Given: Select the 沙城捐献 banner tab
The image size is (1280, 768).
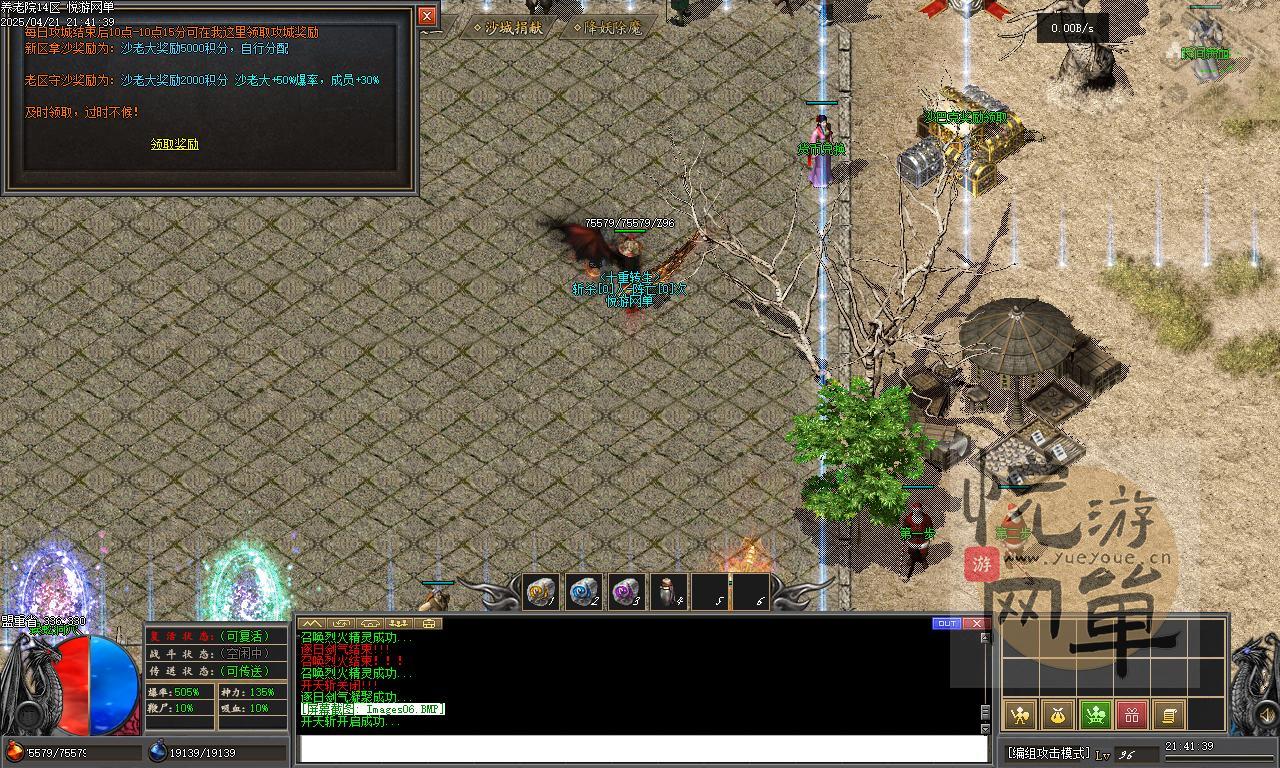Looking at the screenshot, I should 508,28.
